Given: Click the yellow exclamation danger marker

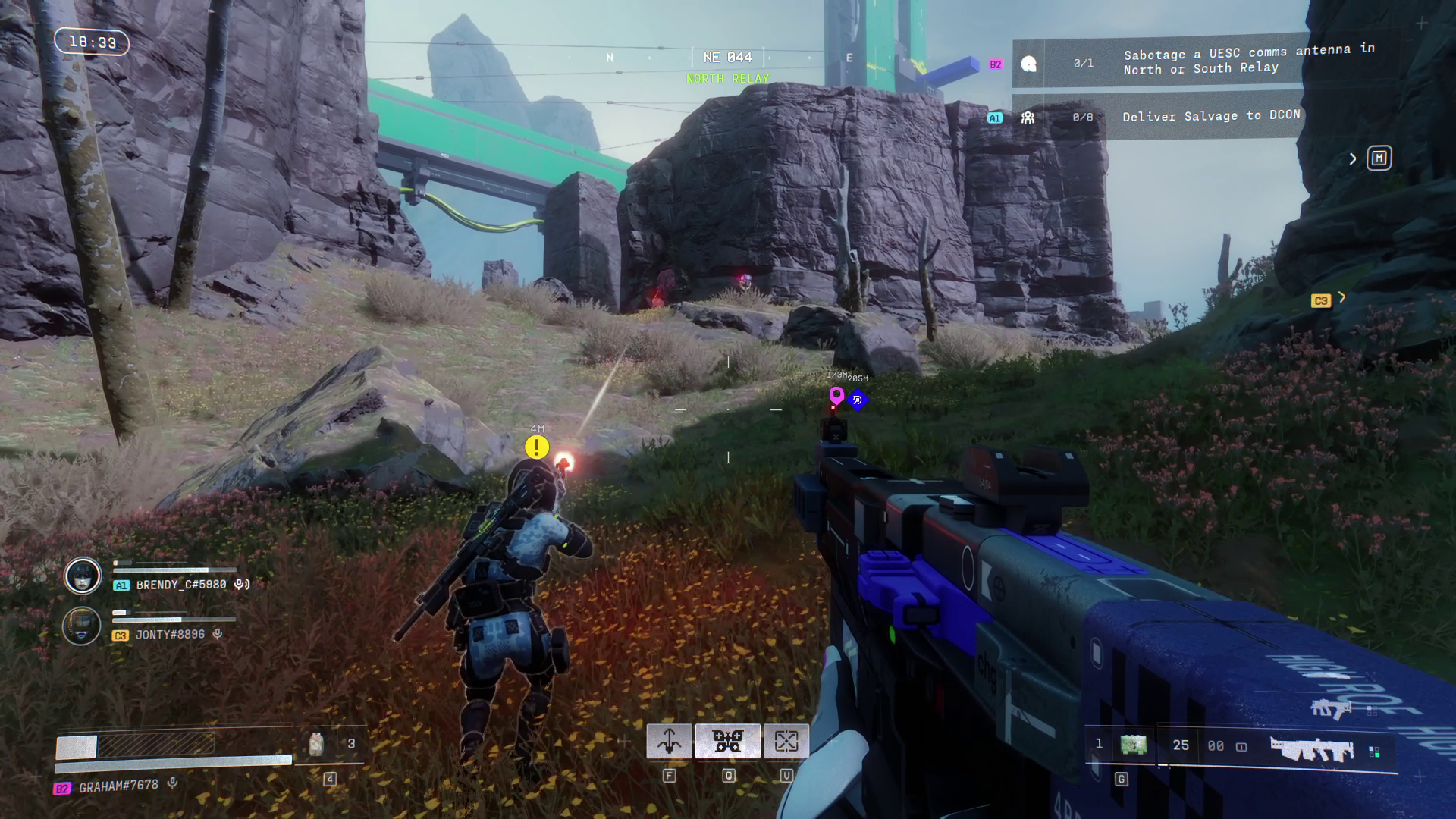Looking at the screenshot, I should point(537,447).
